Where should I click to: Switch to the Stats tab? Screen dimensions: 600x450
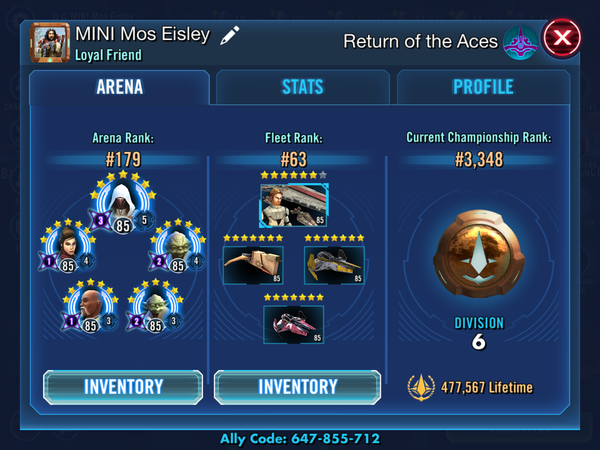pyautogui.click(x=303, y=87)
